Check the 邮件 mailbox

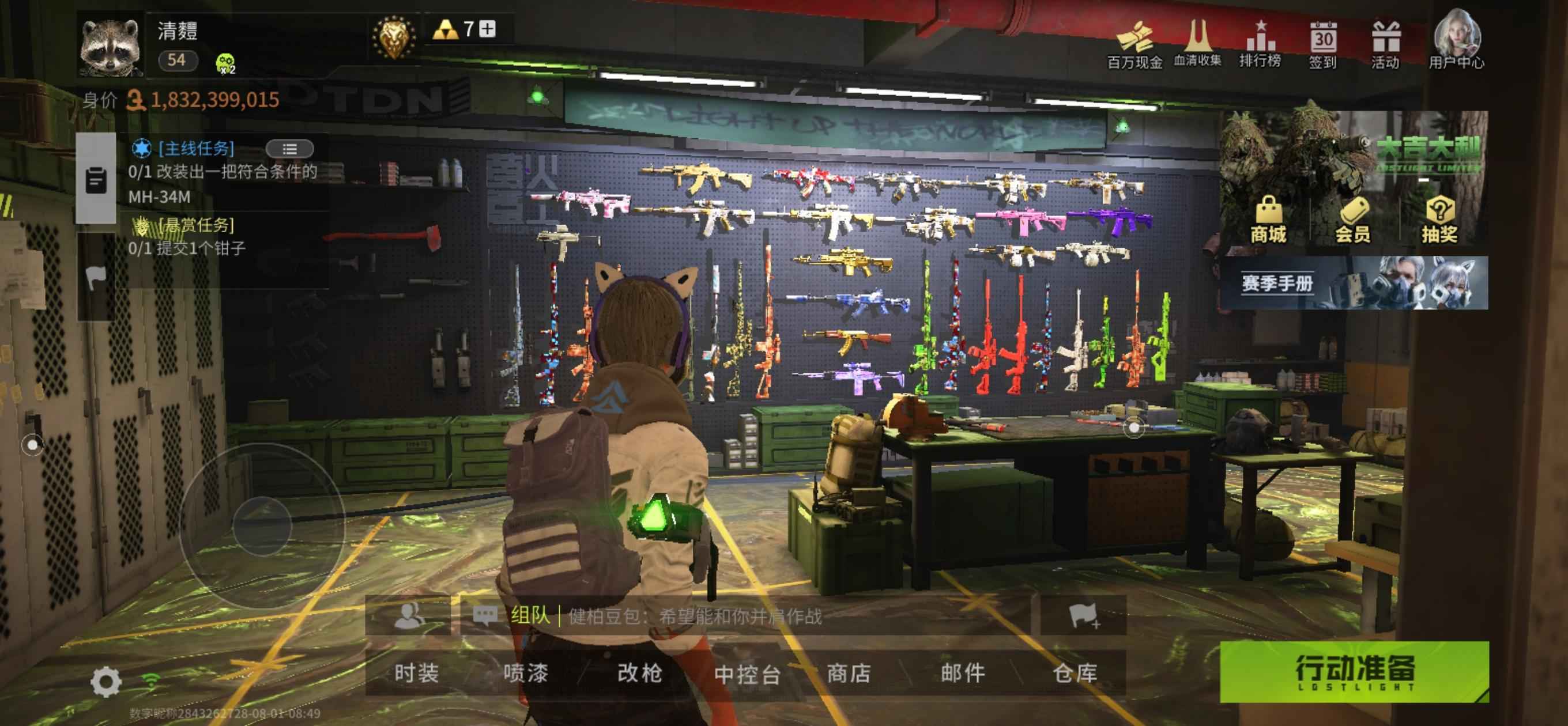click(962, 673)
